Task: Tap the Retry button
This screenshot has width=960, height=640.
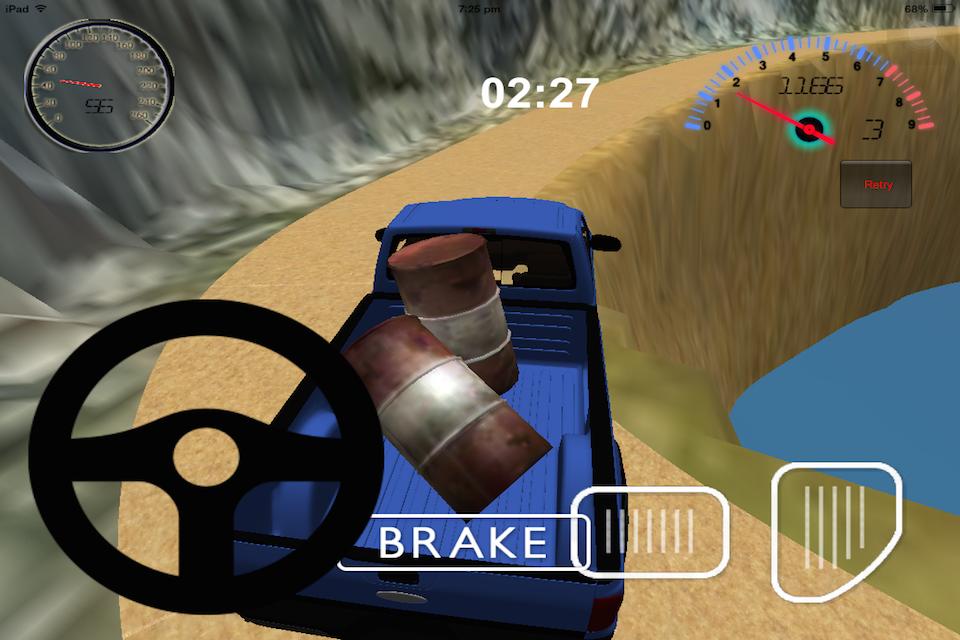Action: pos(876,184)
